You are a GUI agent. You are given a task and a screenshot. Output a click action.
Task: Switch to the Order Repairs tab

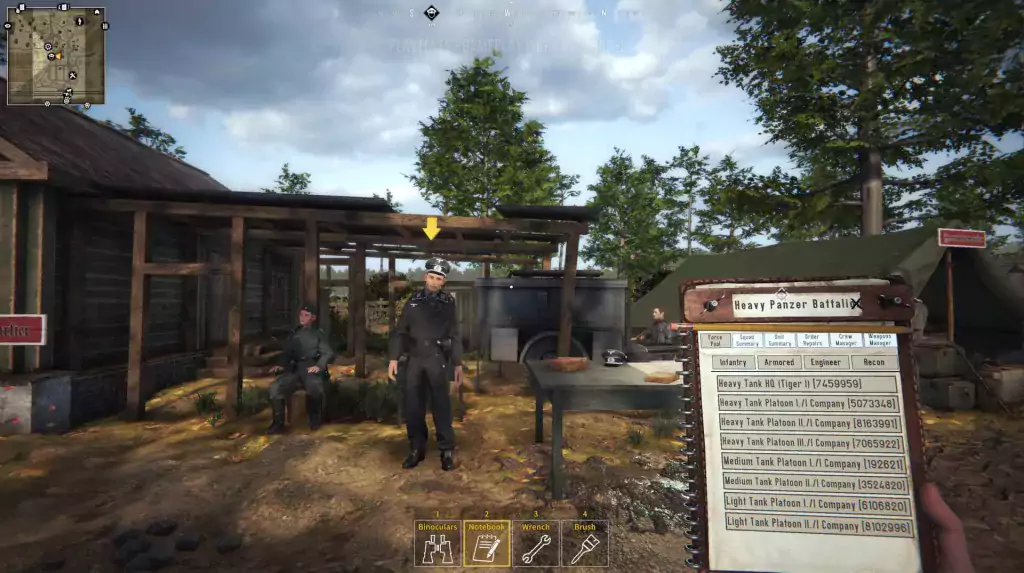[813, 340]
